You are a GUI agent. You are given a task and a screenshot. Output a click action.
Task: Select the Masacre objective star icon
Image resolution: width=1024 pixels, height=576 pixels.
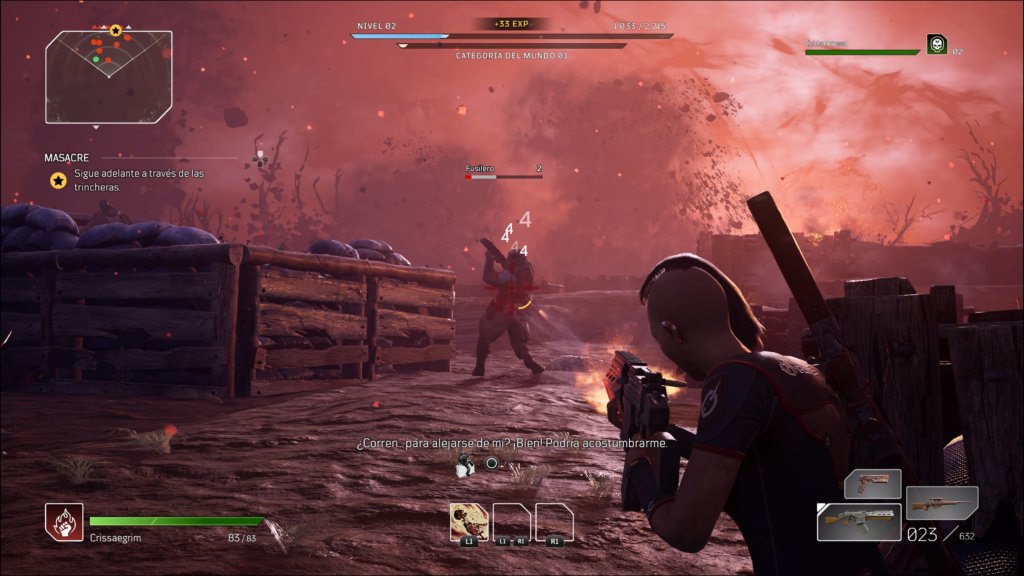coord(59,180)
